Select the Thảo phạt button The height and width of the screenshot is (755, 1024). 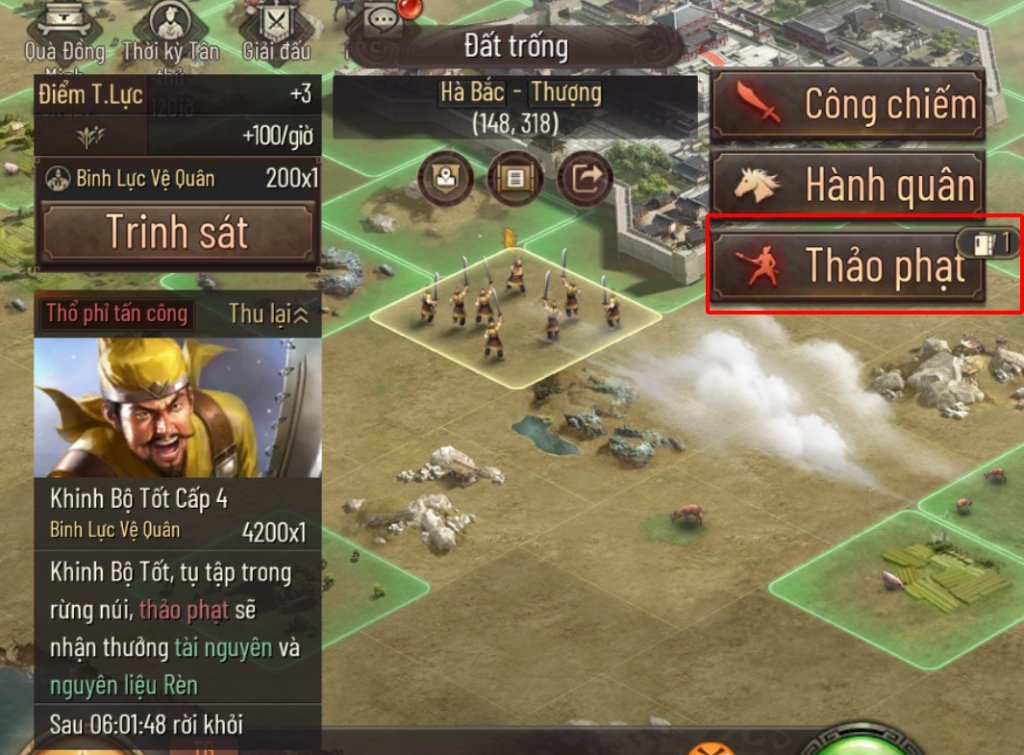pos(847,266)
